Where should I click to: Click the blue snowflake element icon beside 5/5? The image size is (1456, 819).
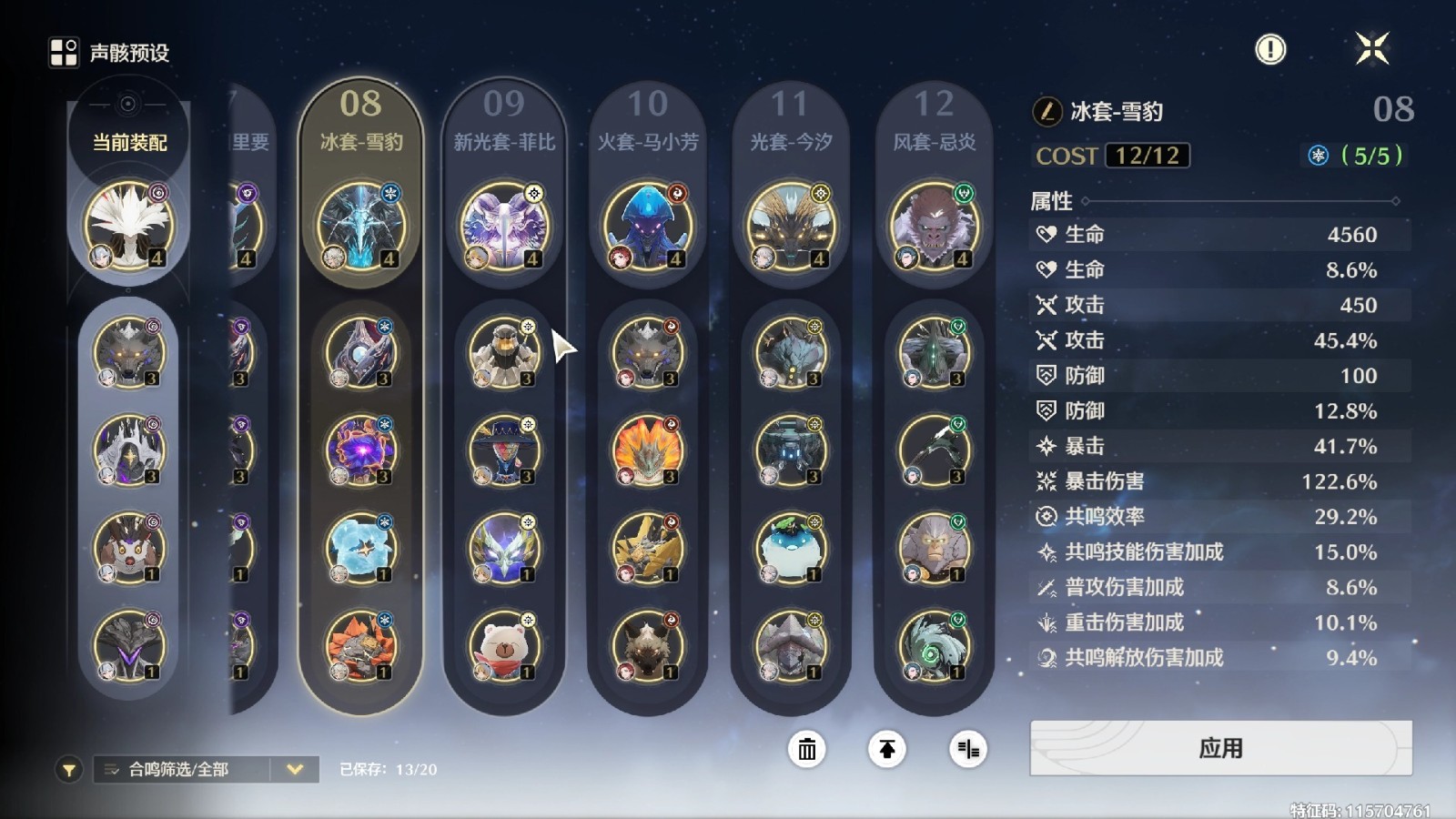[1319, 156]
